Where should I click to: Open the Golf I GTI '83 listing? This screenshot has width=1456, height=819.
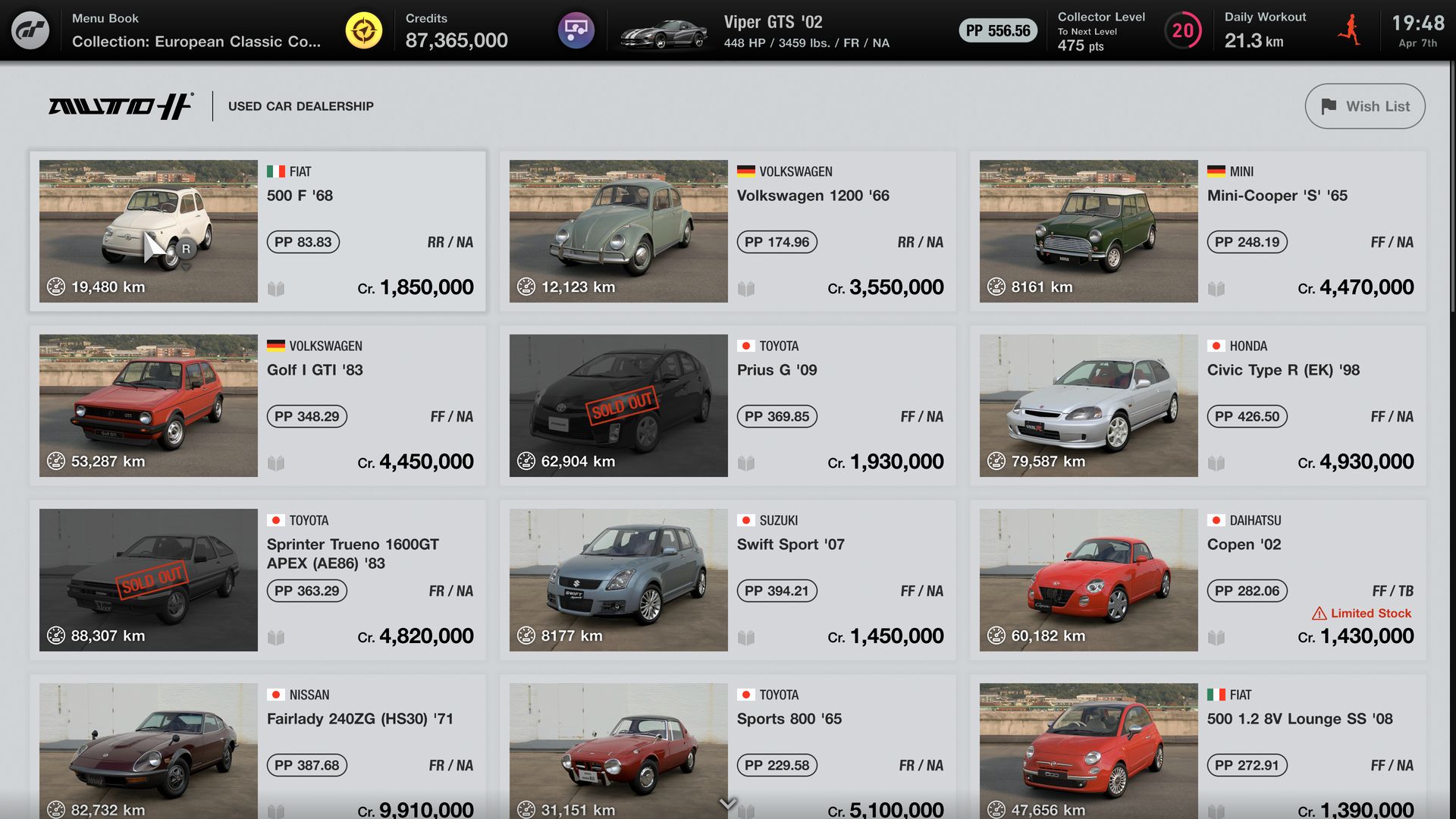coord(258,405)
